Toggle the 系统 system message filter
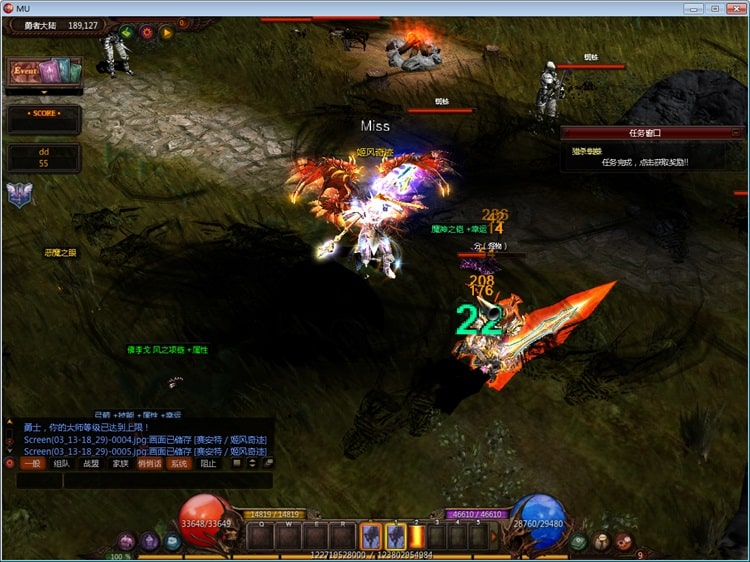Screen dimensions: 750x562 tap(178, 464)
